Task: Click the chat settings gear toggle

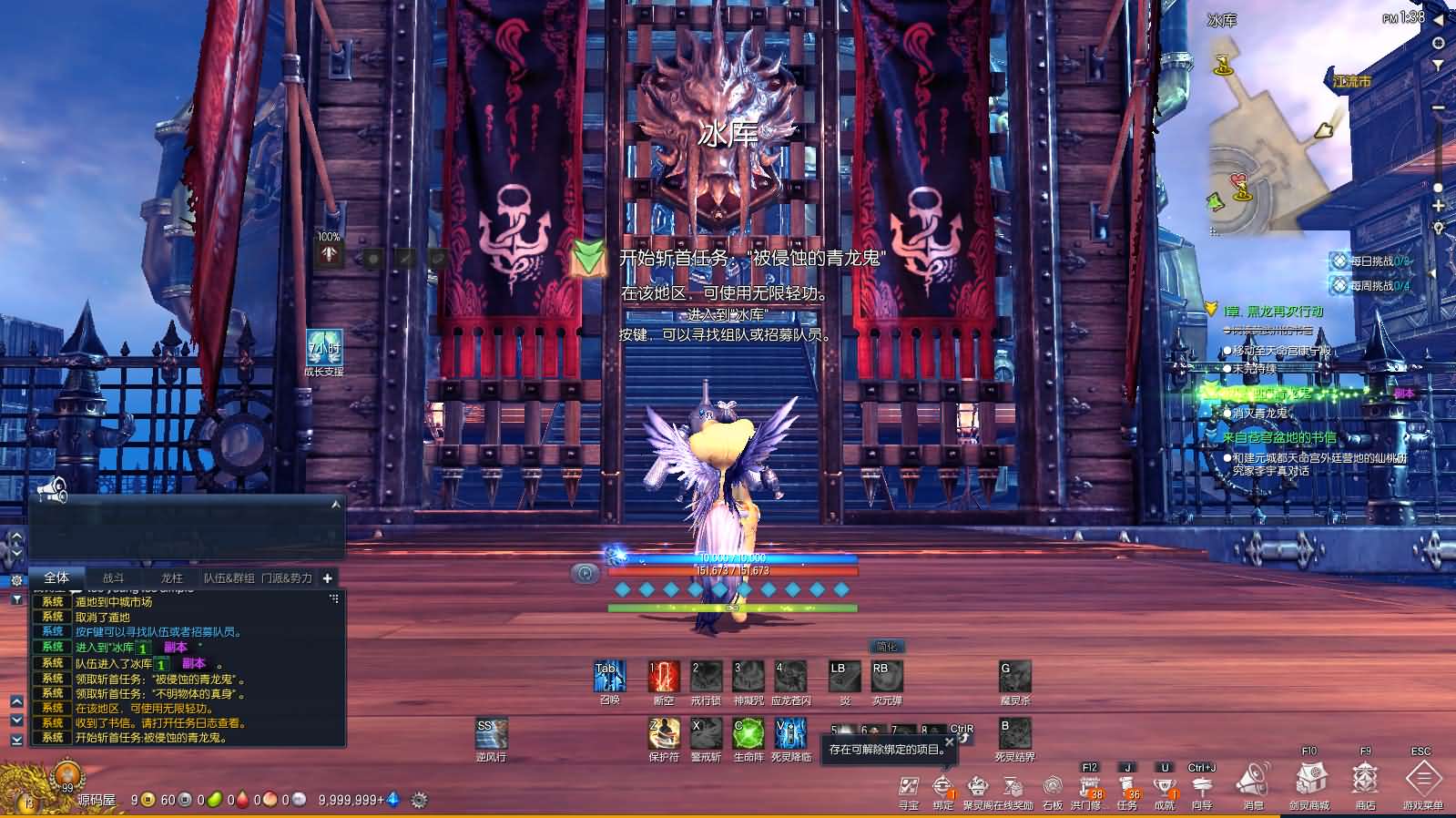Action: 15,580
